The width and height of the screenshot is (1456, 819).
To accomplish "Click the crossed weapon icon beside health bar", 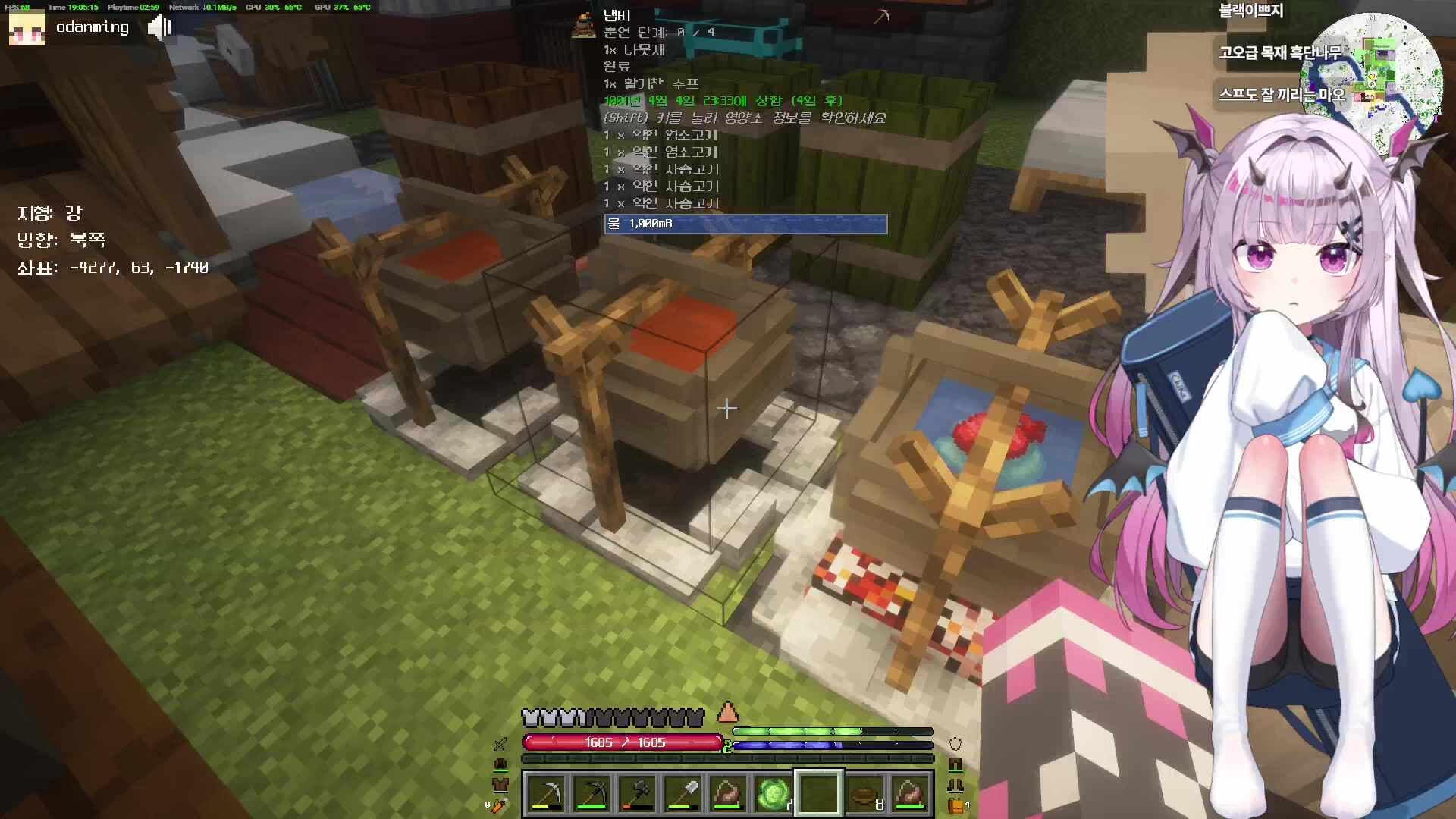I will (x=500, y=744).
